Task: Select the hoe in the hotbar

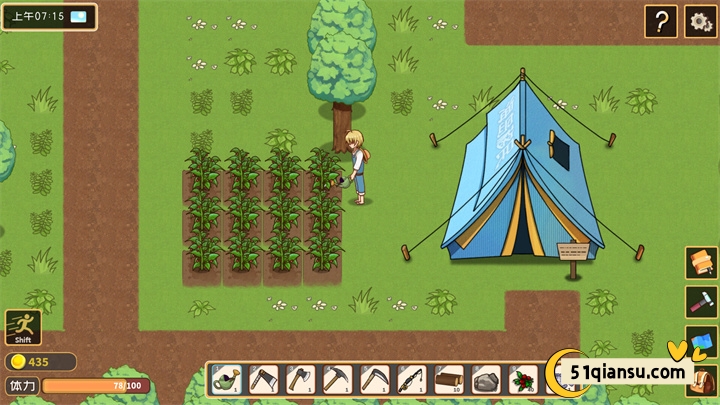Action: click(x=264, y=379)
